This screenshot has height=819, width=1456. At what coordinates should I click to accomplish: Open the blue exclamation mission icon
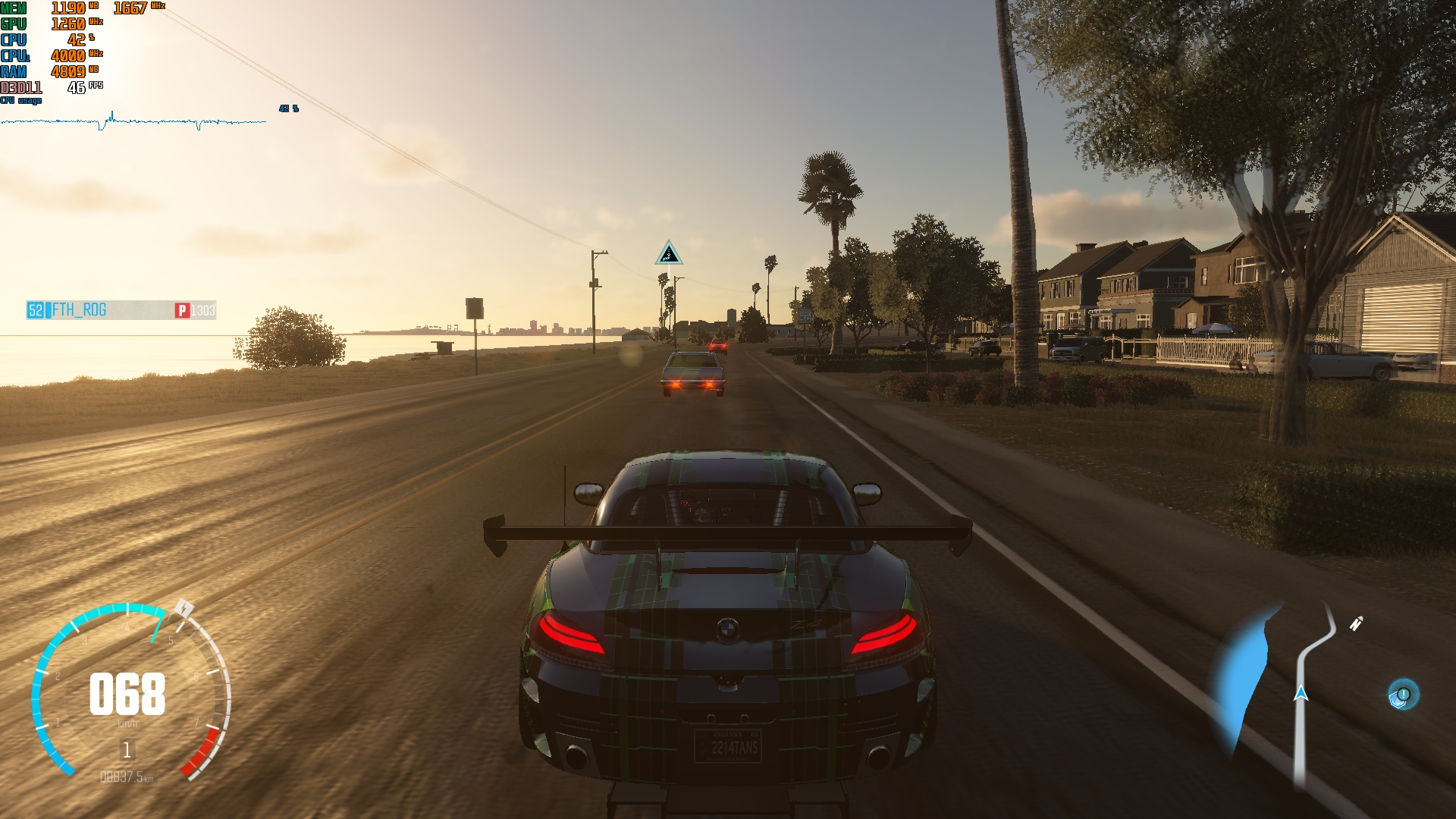tap(1402, 695)
